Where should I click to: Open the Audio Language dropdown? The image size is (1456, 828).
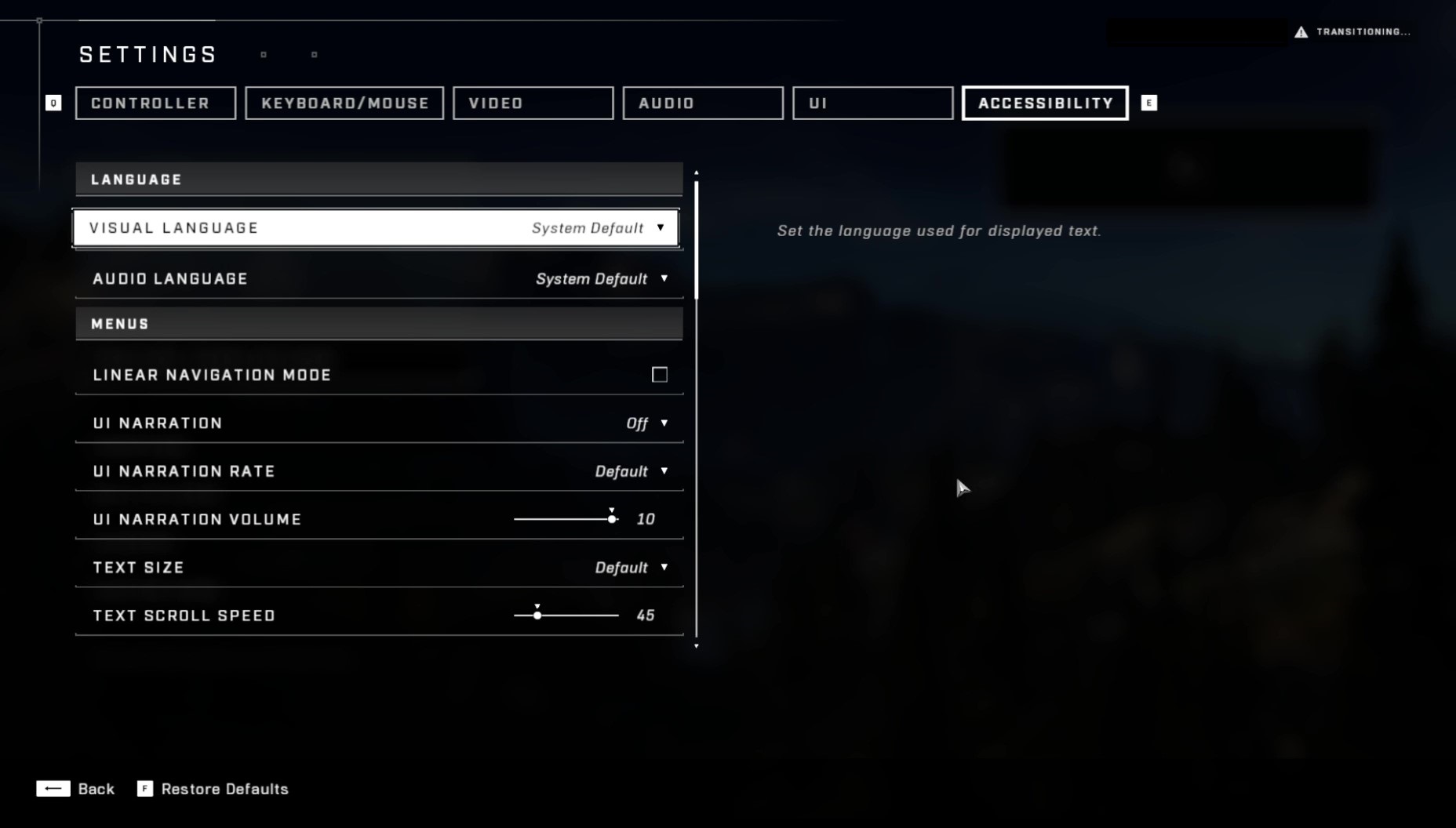pos(664,278)
